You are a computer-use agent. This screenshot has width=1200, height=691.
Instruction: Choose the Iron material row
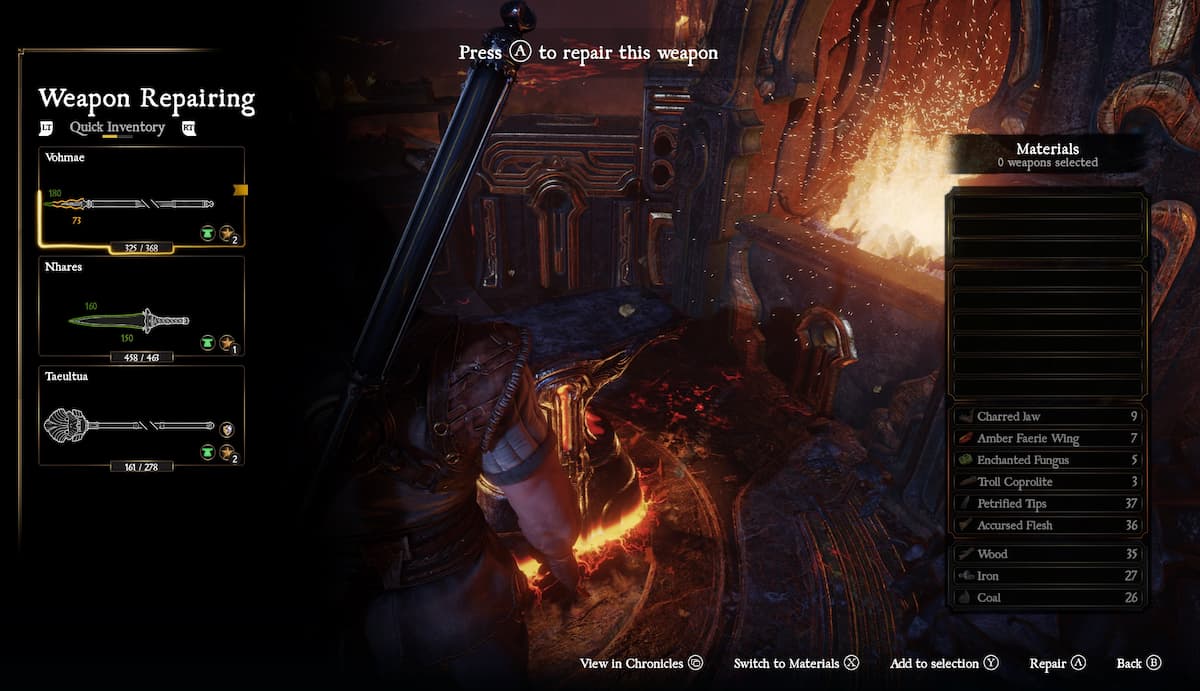pyautogui.click(x=1046, y=576)
